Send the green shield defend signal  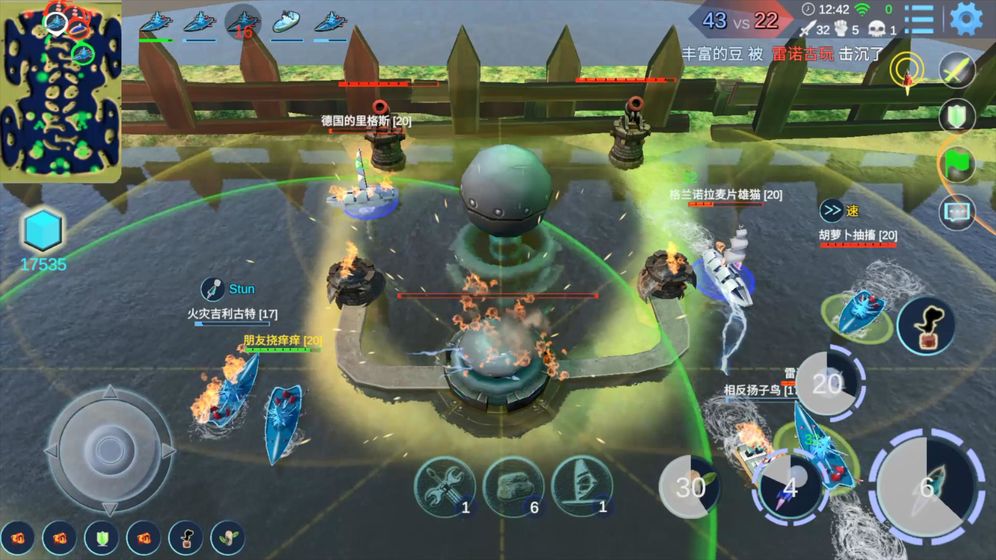tap(957, 116)
